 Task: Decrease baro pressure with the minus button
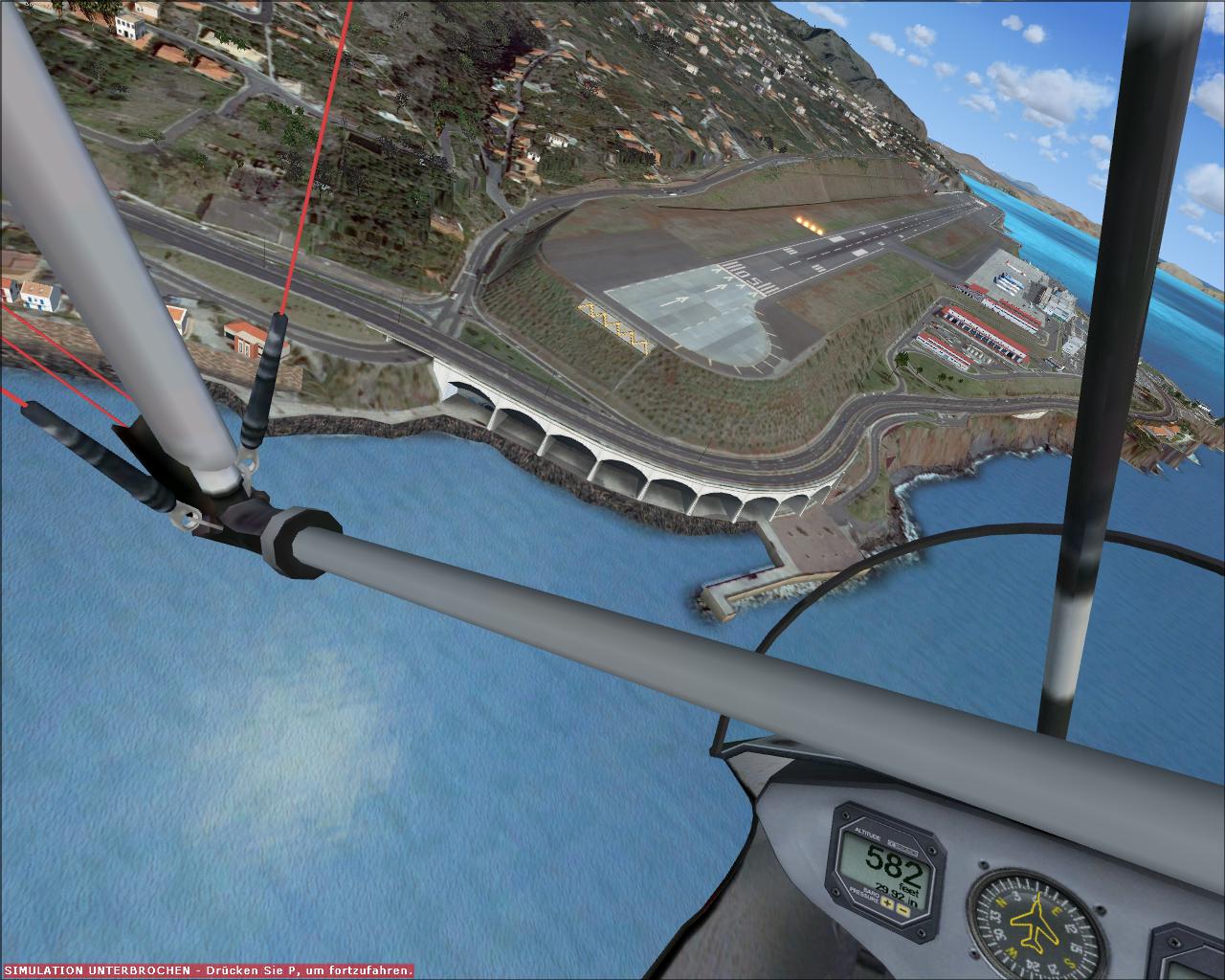point(902,910)
